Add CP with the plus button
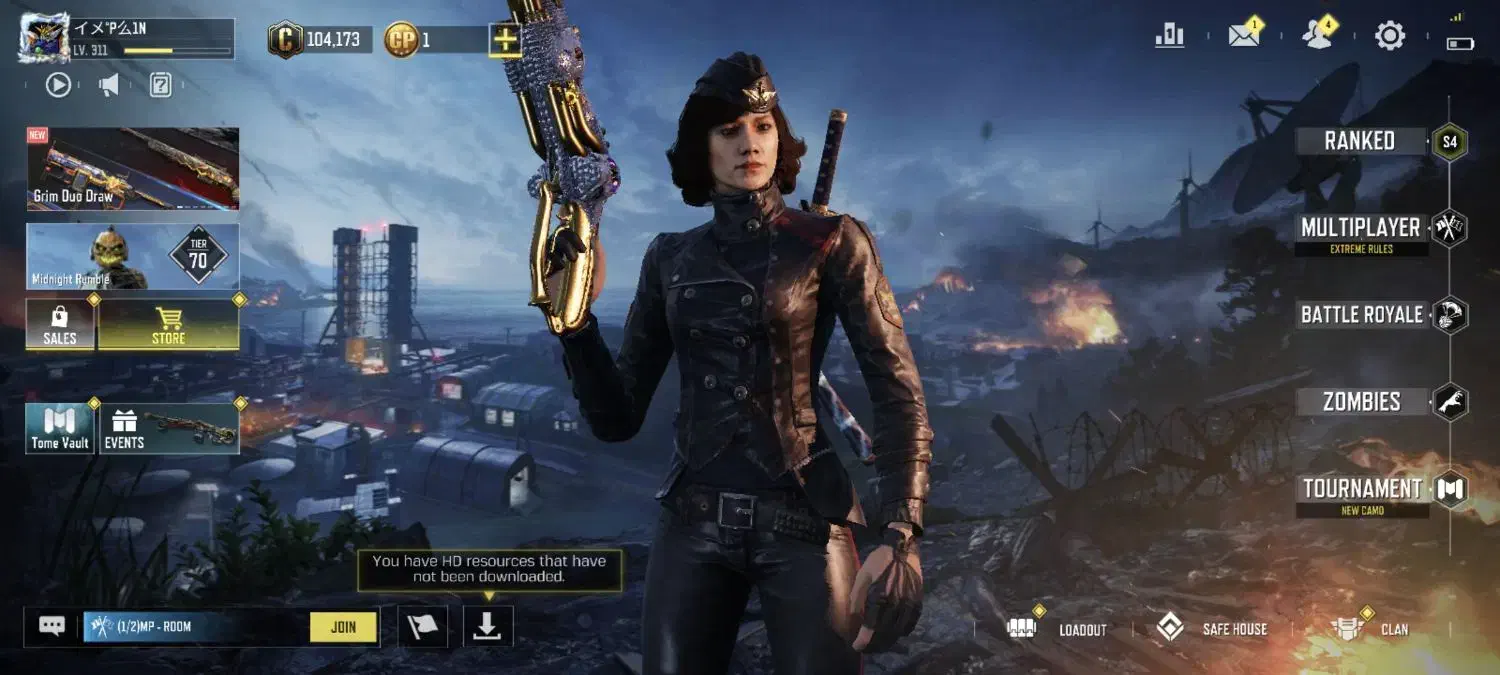 pos(504,40)
